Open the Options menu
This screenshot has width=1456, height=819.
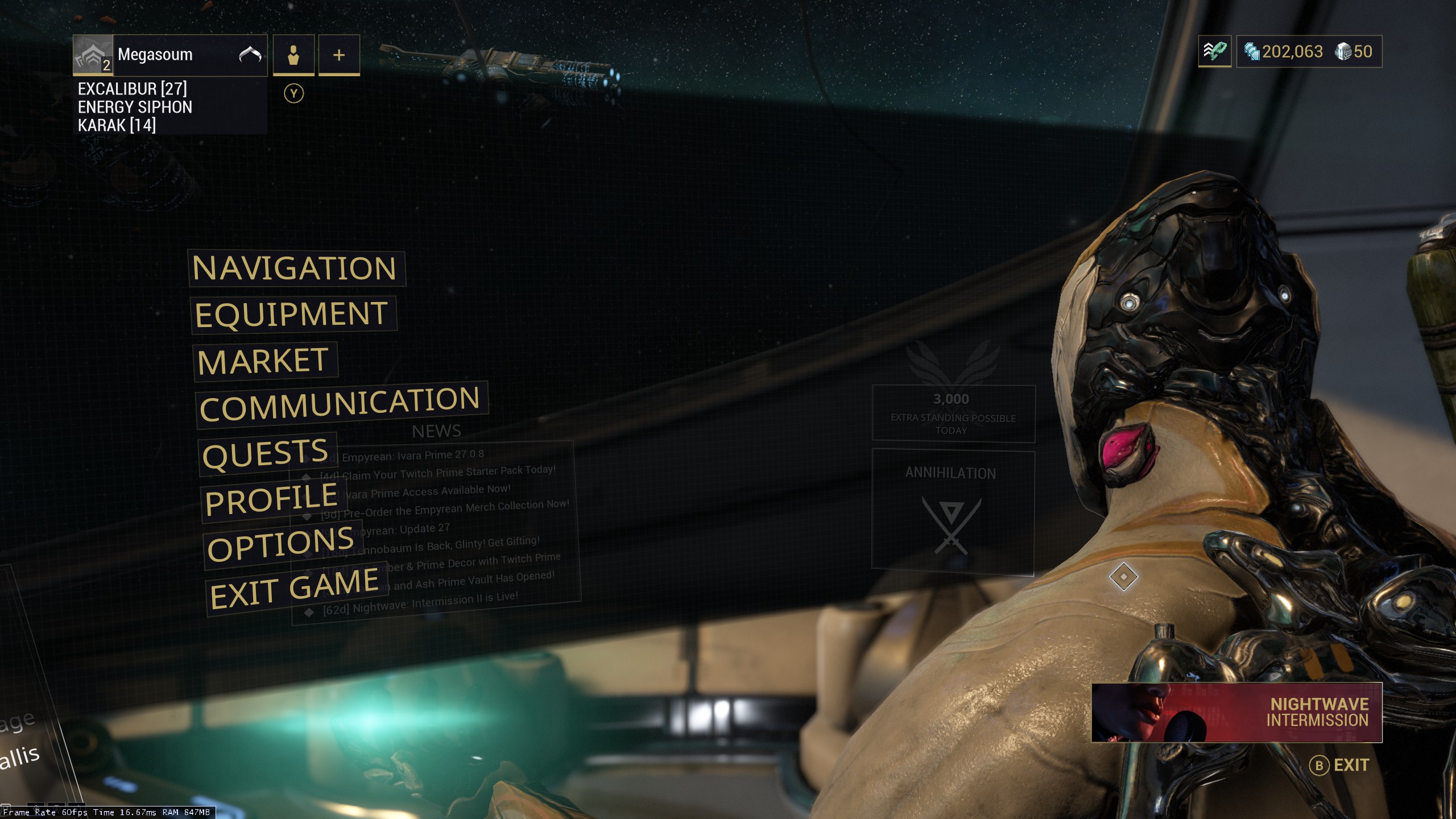281,544
